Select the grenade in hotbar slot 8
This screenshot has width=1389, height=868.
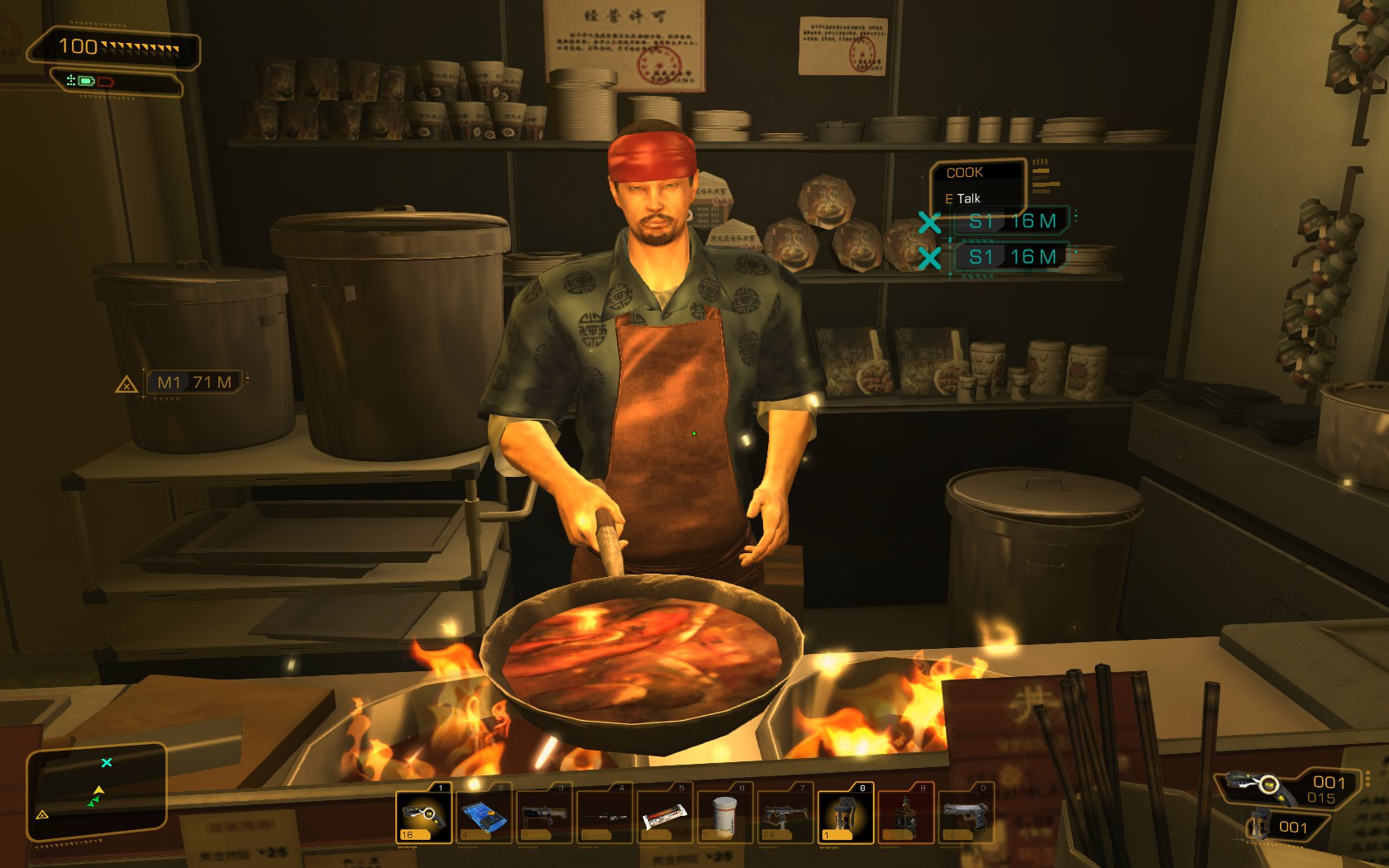[845, 816]
